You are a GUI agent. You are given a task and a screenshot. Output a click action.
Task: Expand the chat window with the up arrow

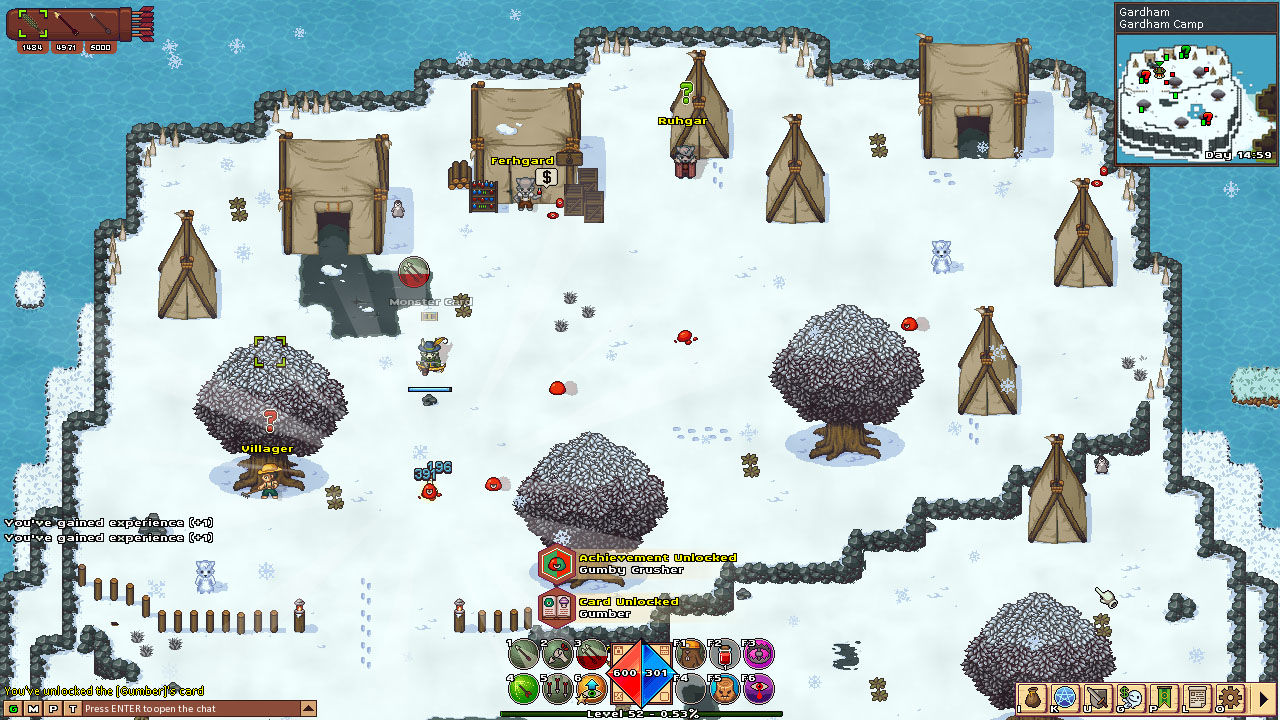[x=307, y=707]
